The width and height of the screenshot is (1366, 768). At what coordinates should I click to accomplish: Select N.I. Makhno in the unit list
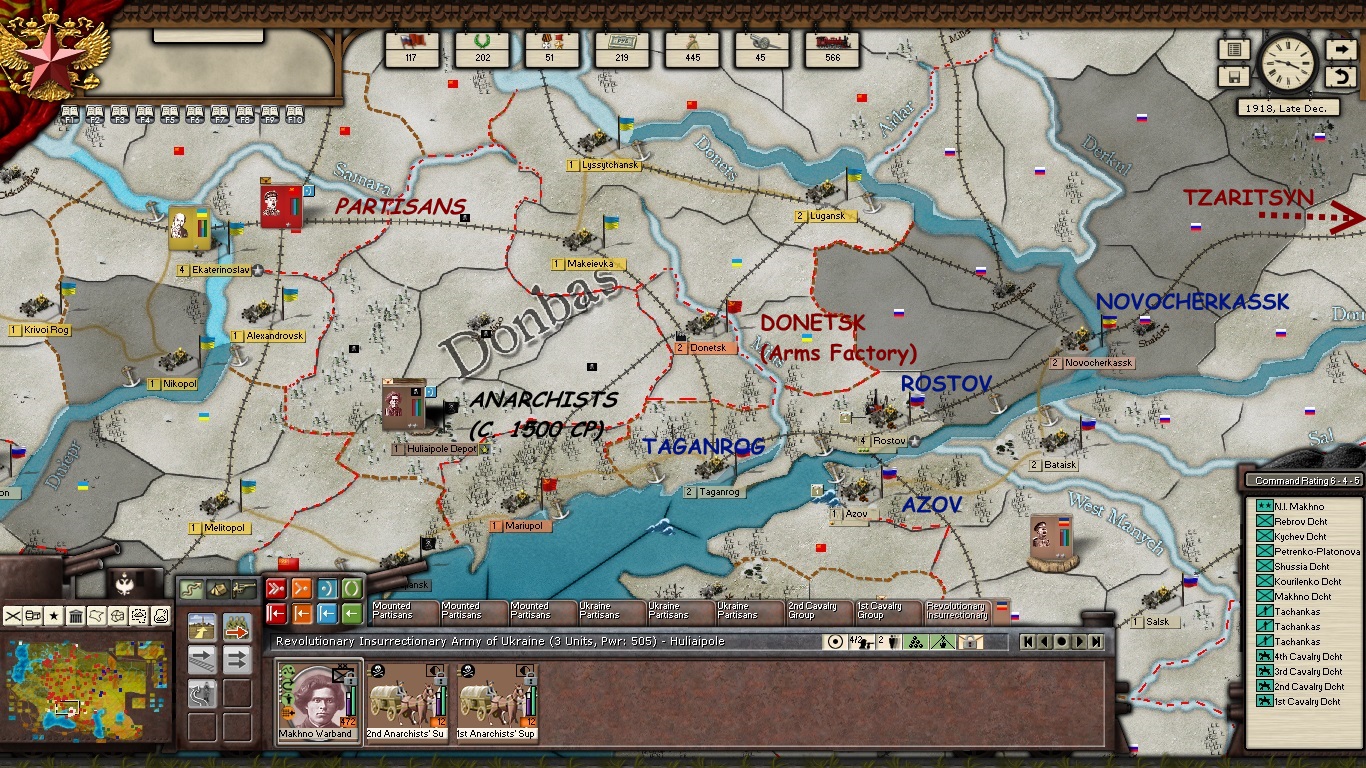(1299, 507)
